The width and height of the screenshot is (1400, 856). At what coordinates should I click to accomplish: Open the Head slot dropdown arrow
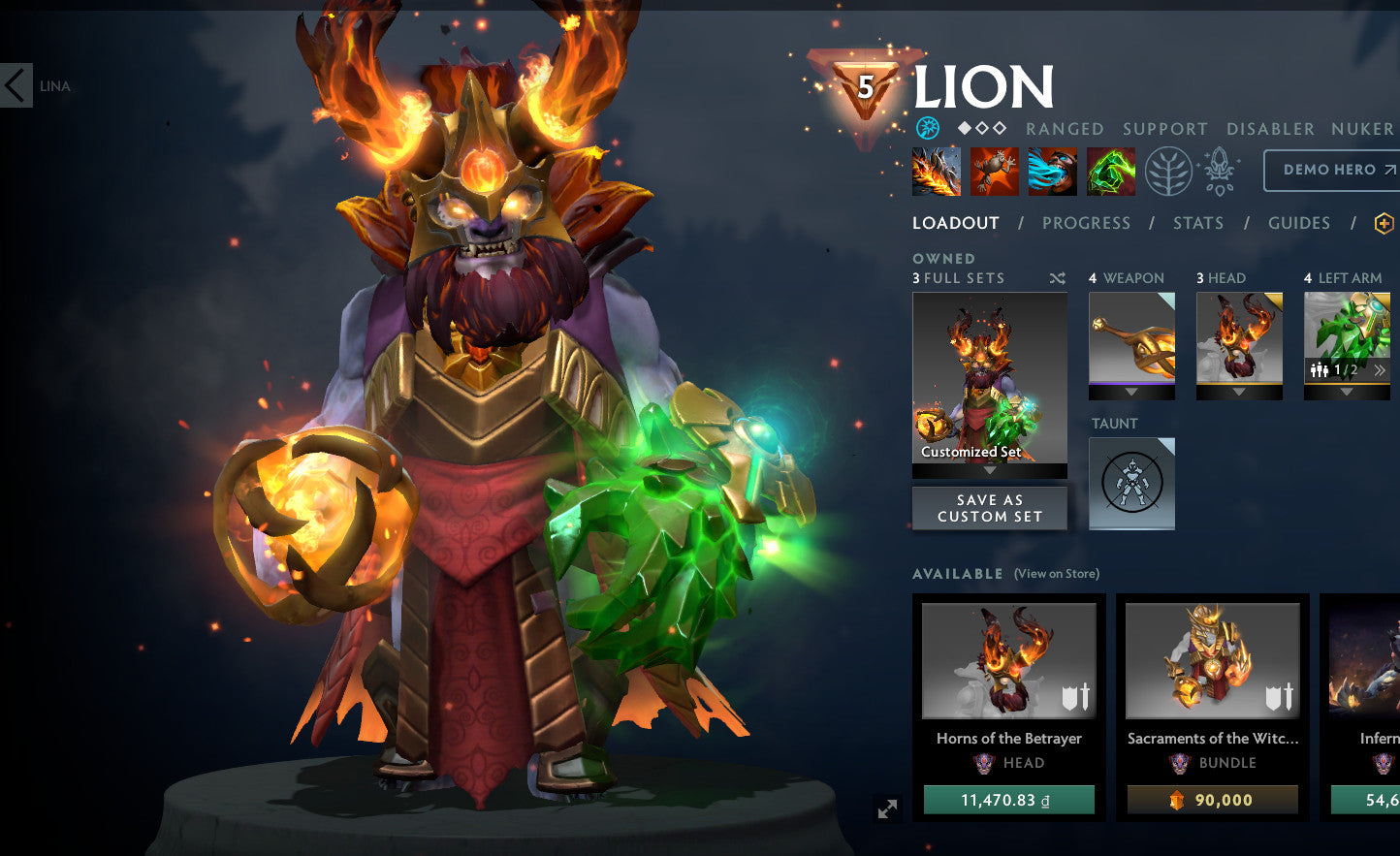pyautogui.click(x=1238, y=391)
